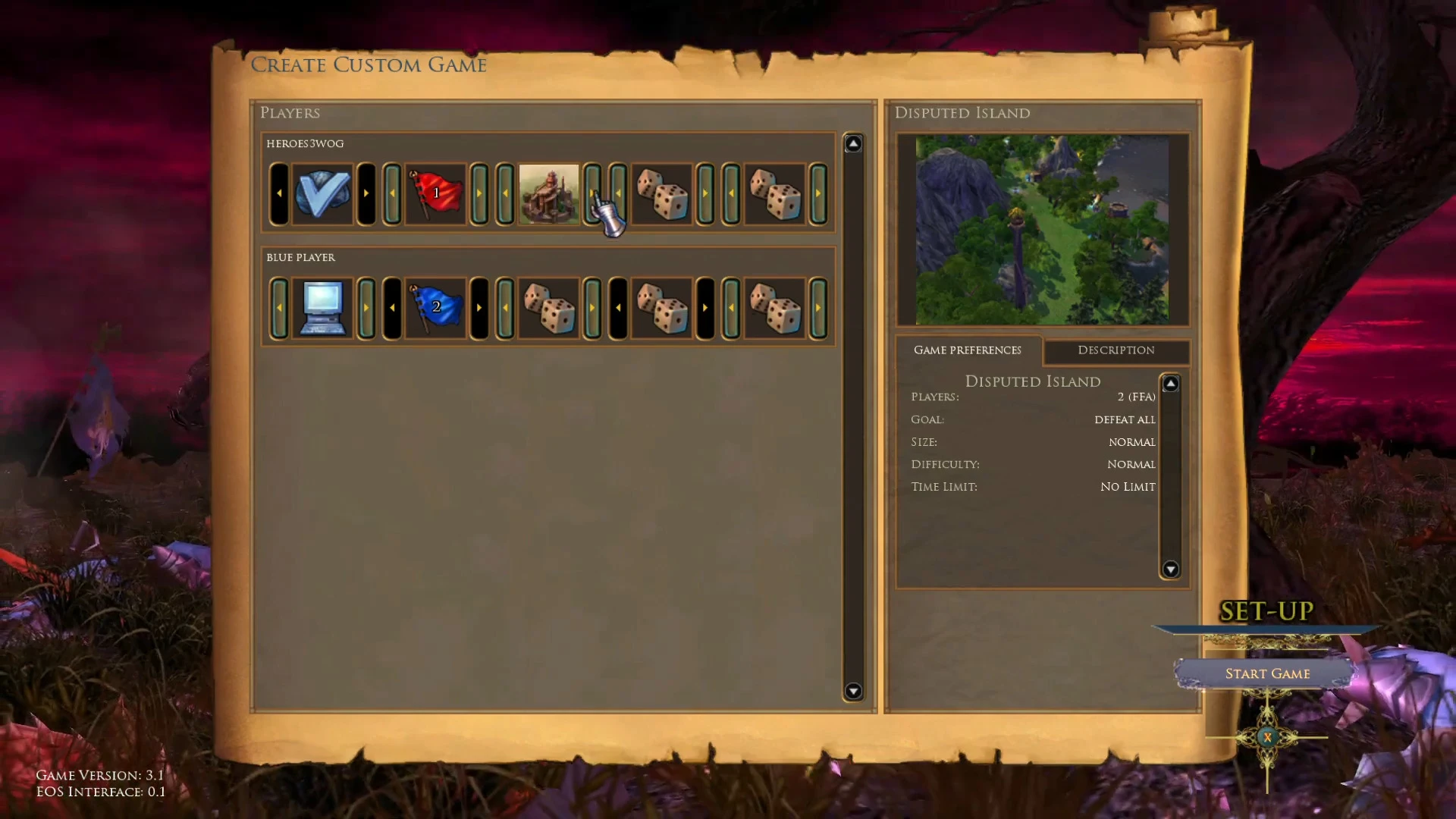Cycle to the next town for HEROES3WOG
The image size is (1456, 819).
pyautogui.click(x=591, y=193)
